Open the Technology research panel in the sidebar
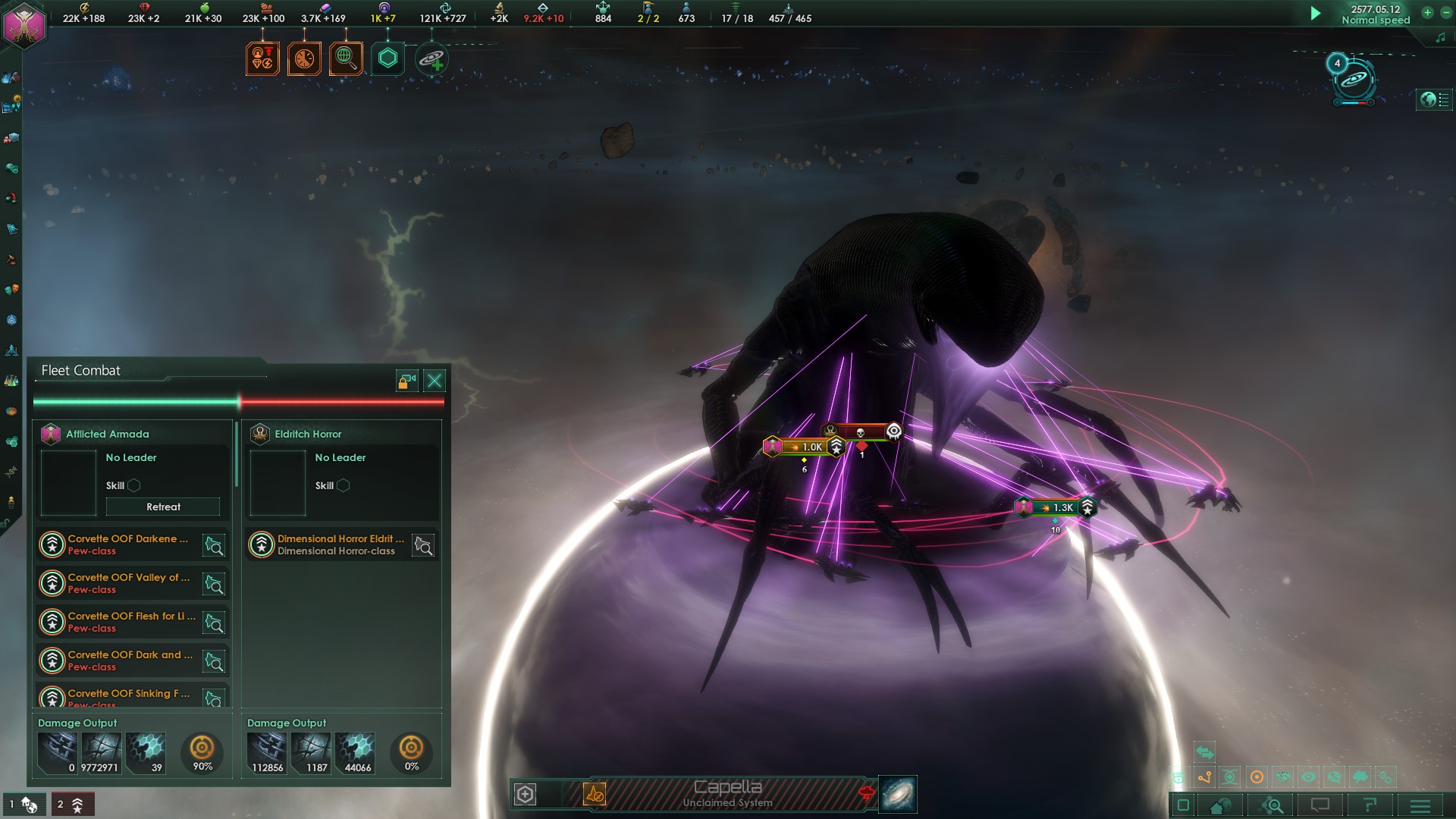This screenshot has height=819, width=1456. pos(11,379)
